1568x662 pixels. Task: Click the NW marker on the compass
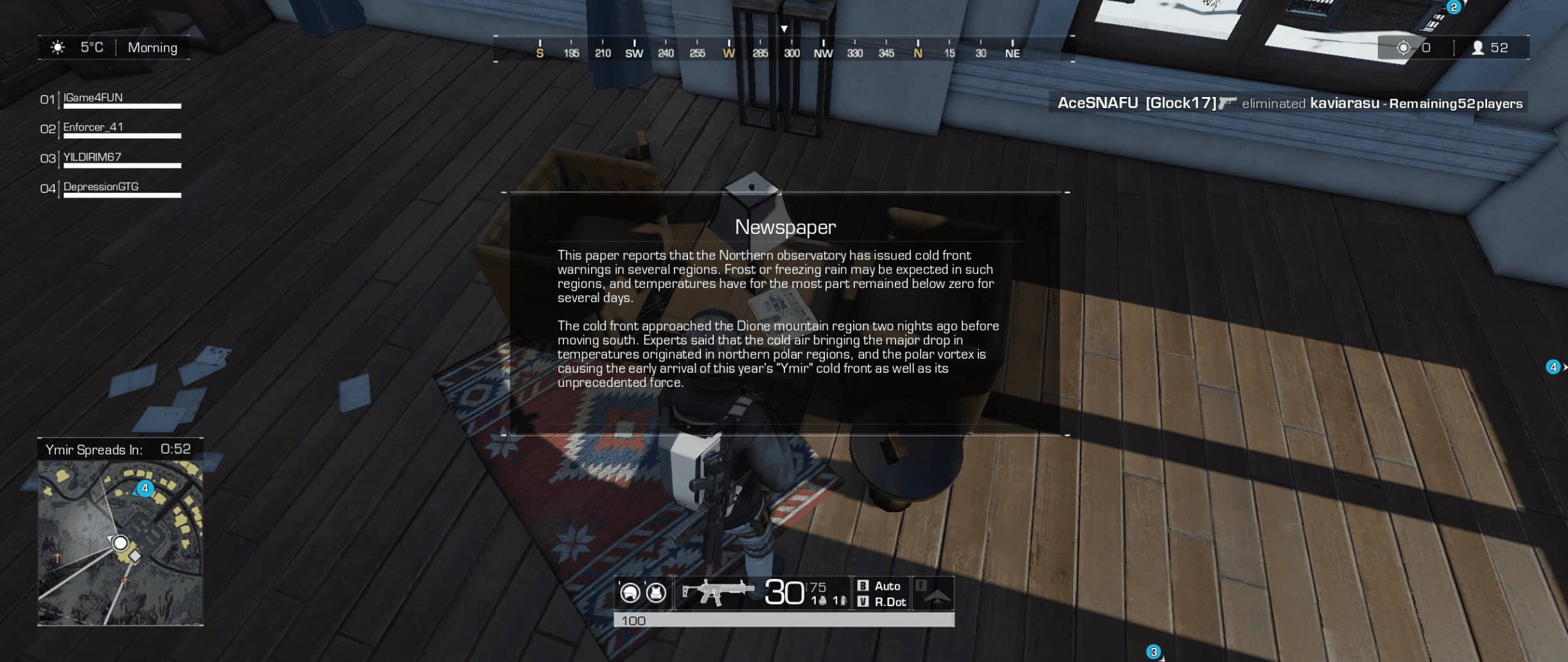click(823, 53)
